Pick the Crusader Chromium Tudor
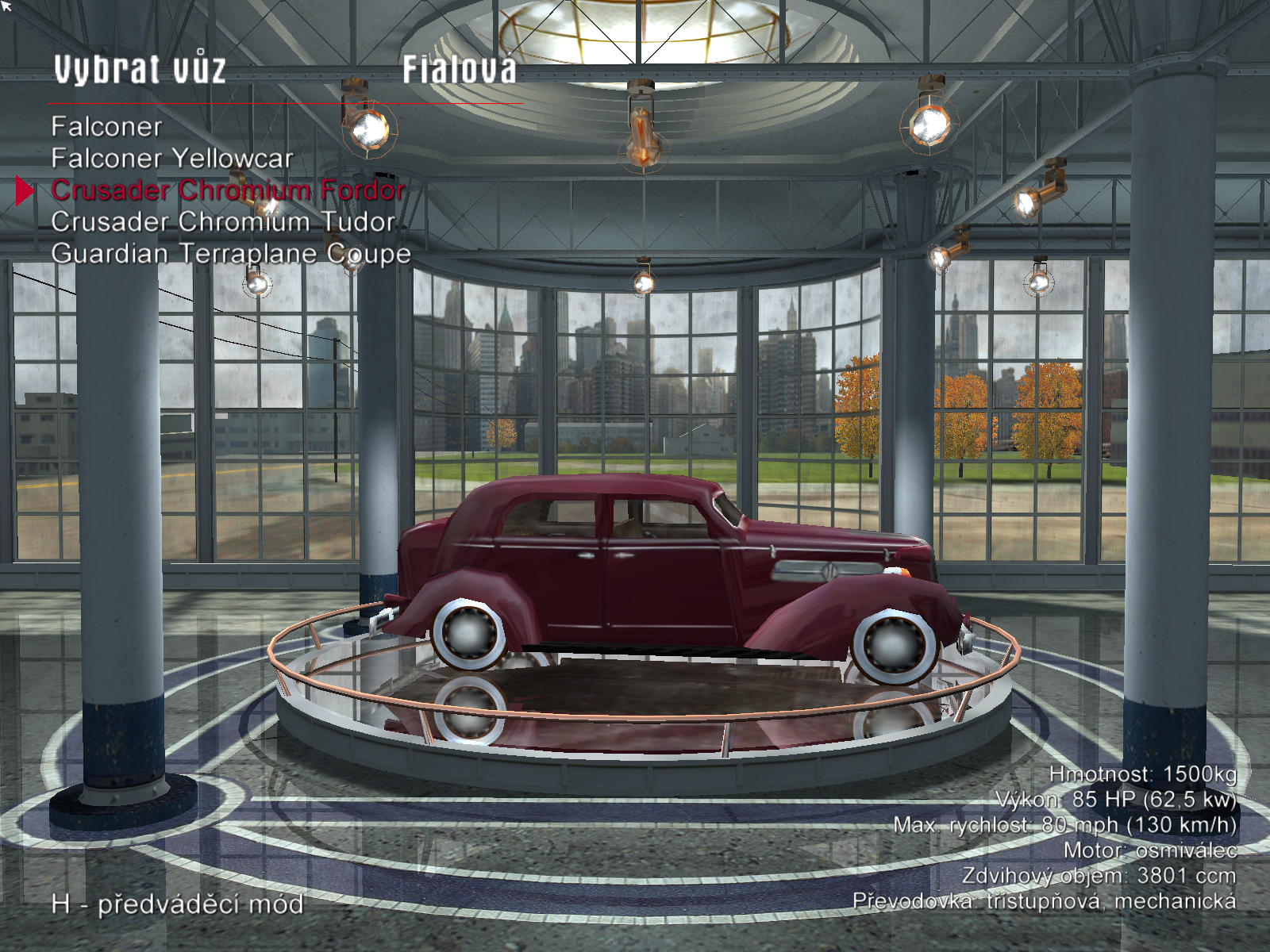The image size is (1270, 952). pyautogui.click(x=222, y=222)
